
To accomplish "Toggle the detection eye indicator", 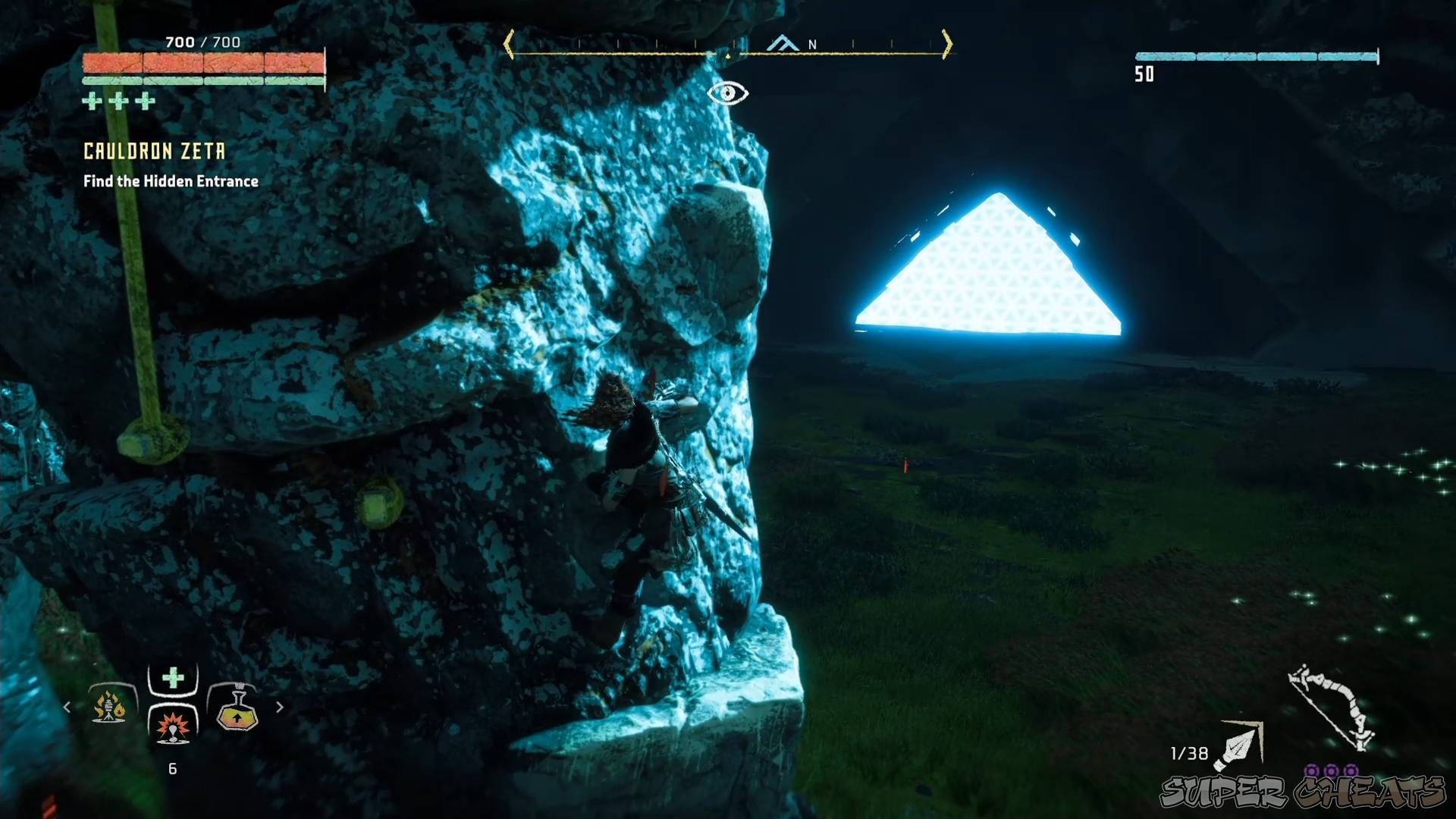I will pos(728,92).
